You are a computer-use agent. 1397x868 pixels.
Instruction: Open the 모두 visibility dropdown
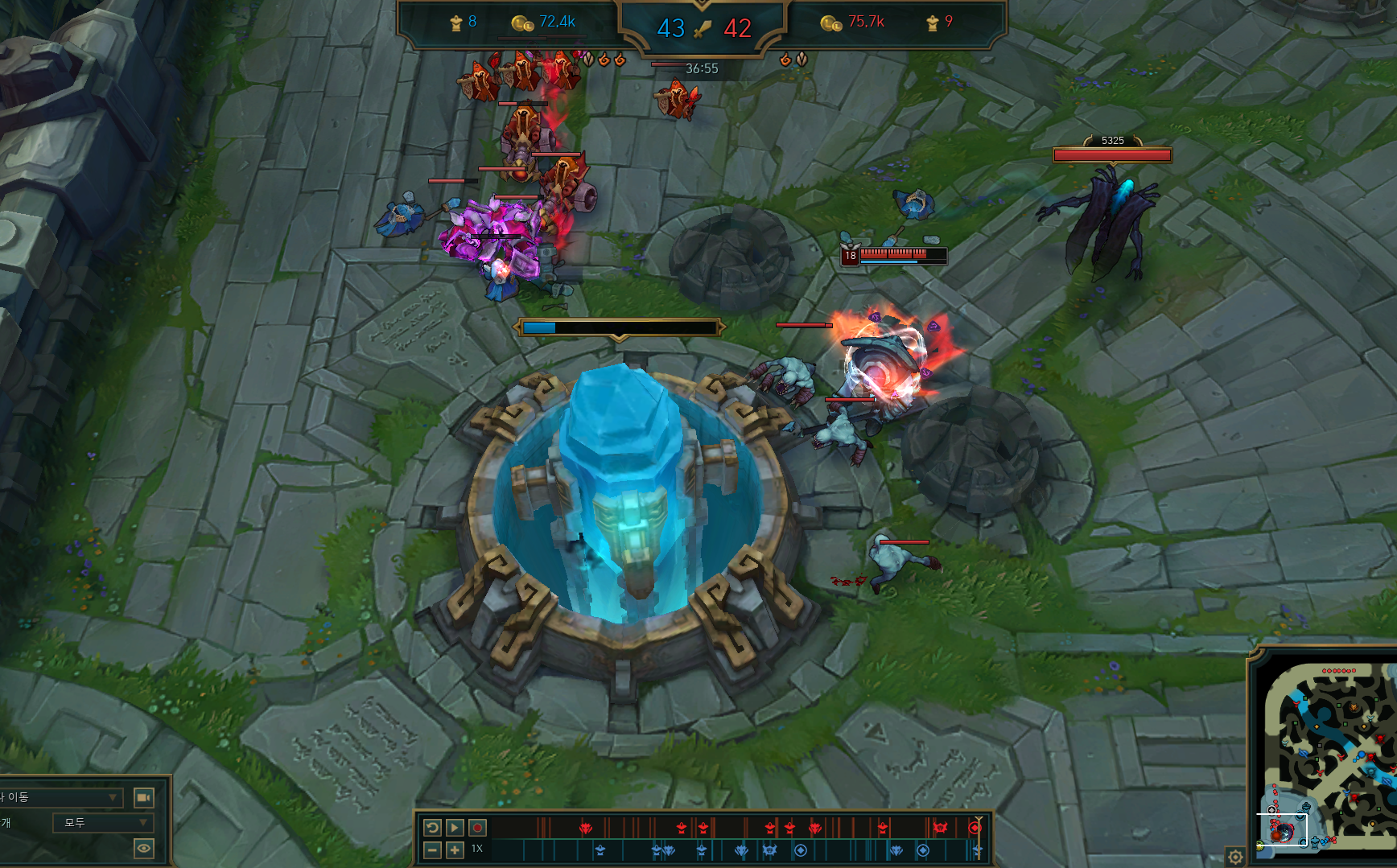coord(101,822)
